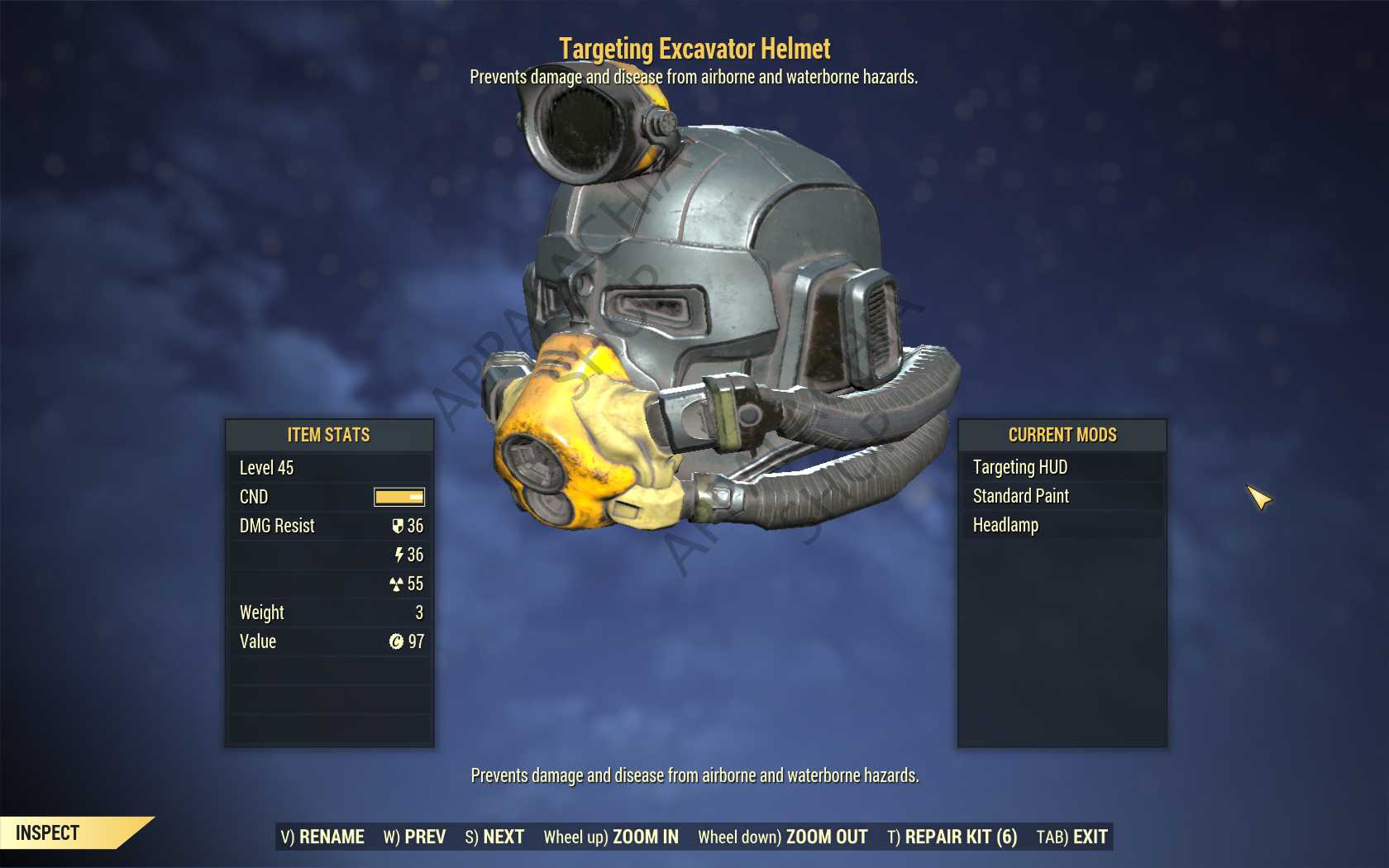
Task: Click the caps currency icon beside Value 97
Action: (x=399, y=641)
